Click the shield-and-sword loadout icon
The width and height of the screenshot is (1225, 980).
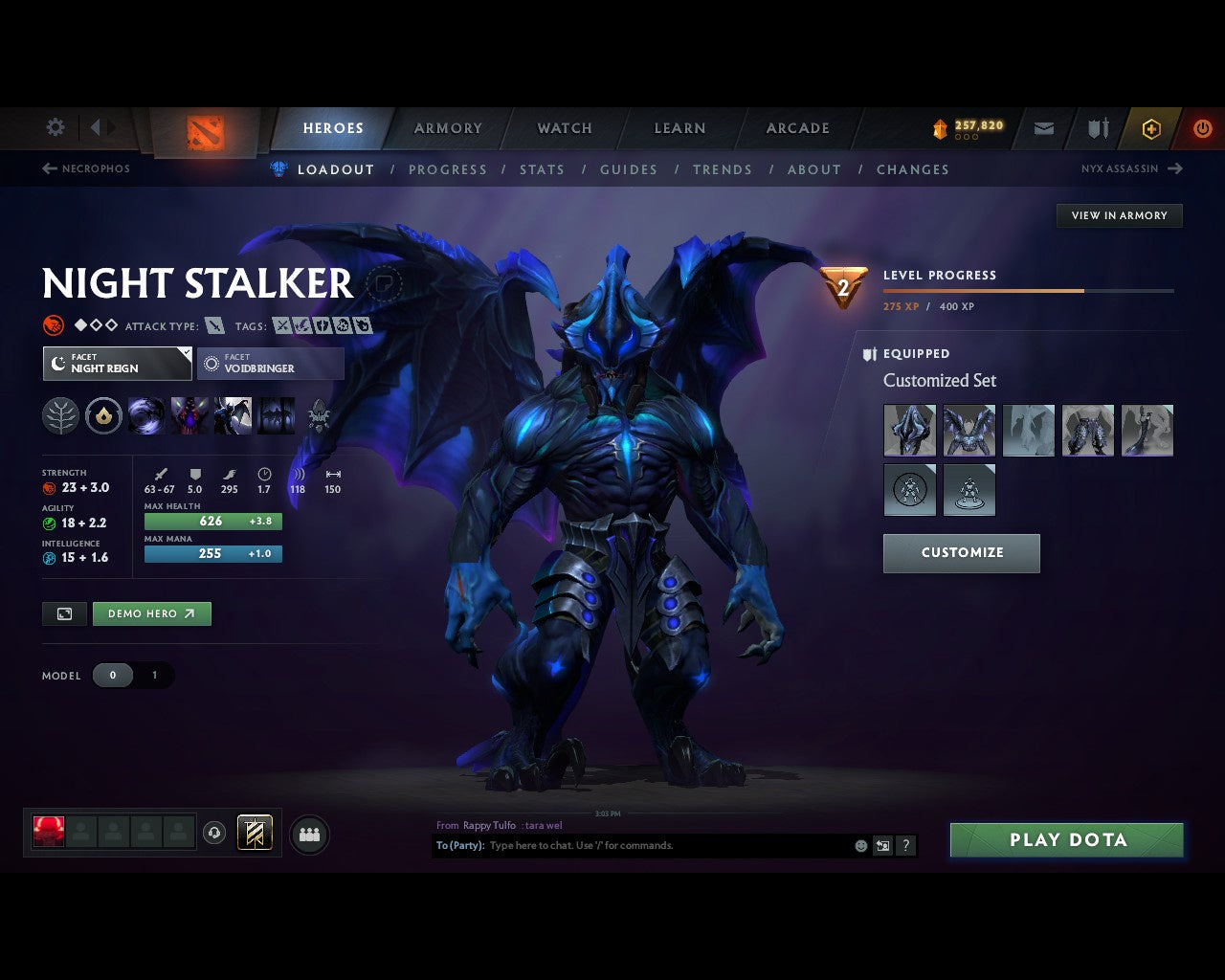click(1097, 127)
